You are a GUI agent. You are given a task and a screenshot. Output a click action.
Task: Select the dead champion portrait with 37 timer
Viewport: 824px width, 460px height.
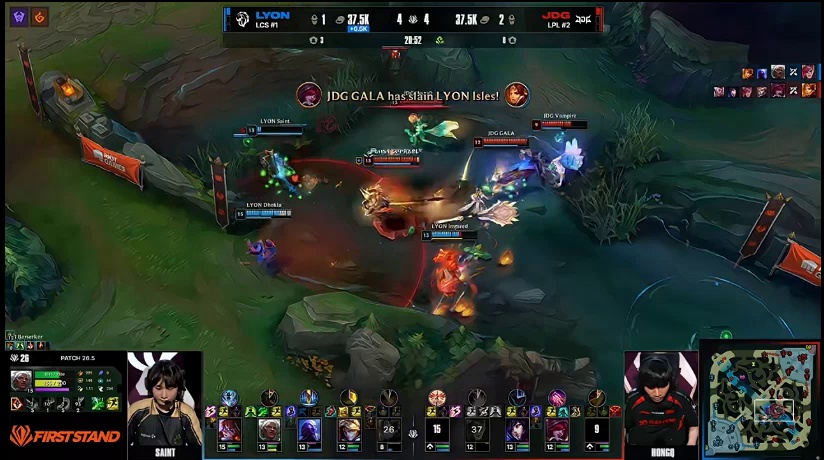pyautogui.click(x=476, y=429)
